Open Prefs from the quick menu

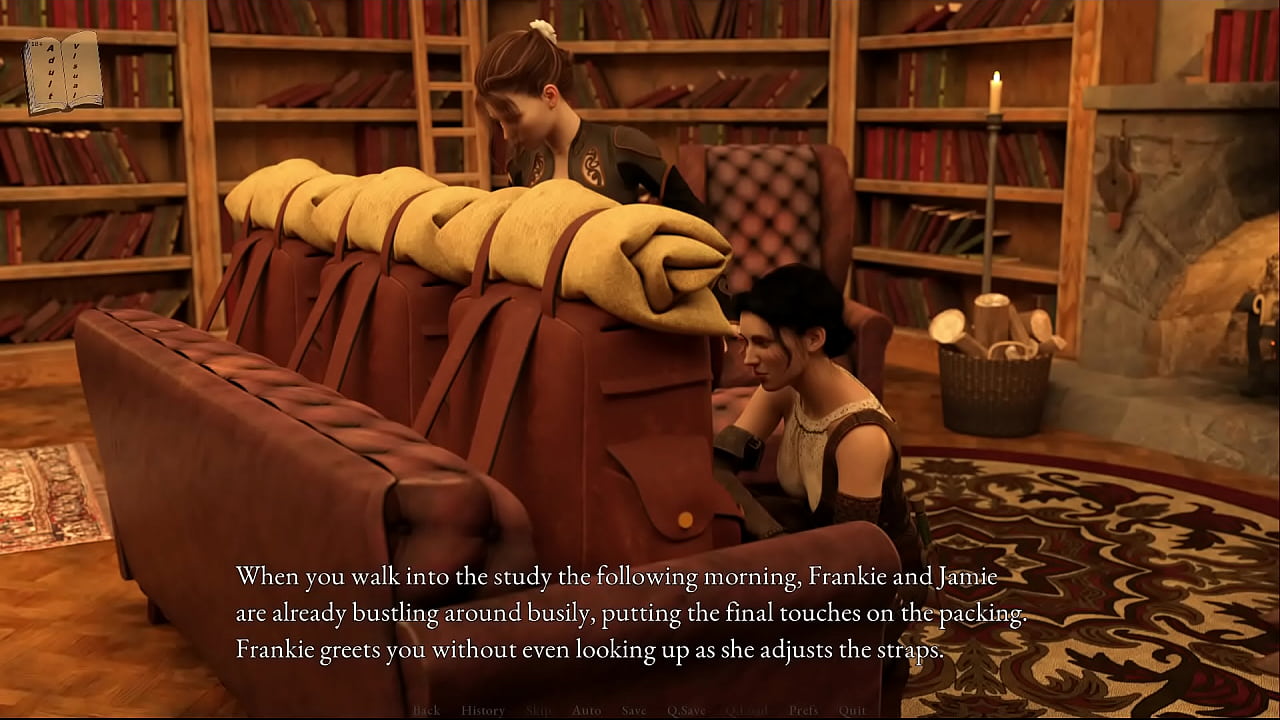click(803, 711)
